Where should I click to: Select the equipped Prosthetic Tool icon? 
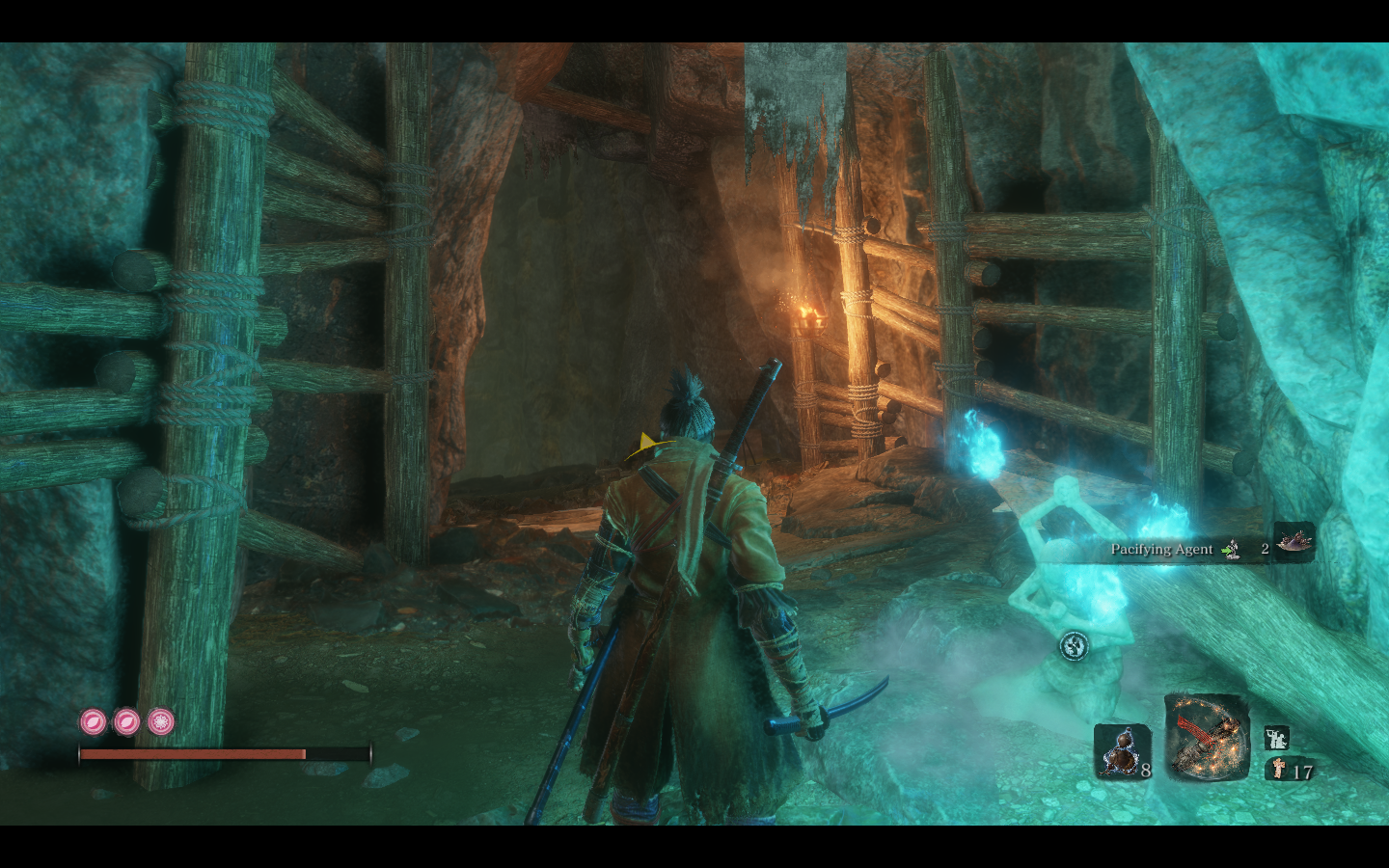(1207, 738)
